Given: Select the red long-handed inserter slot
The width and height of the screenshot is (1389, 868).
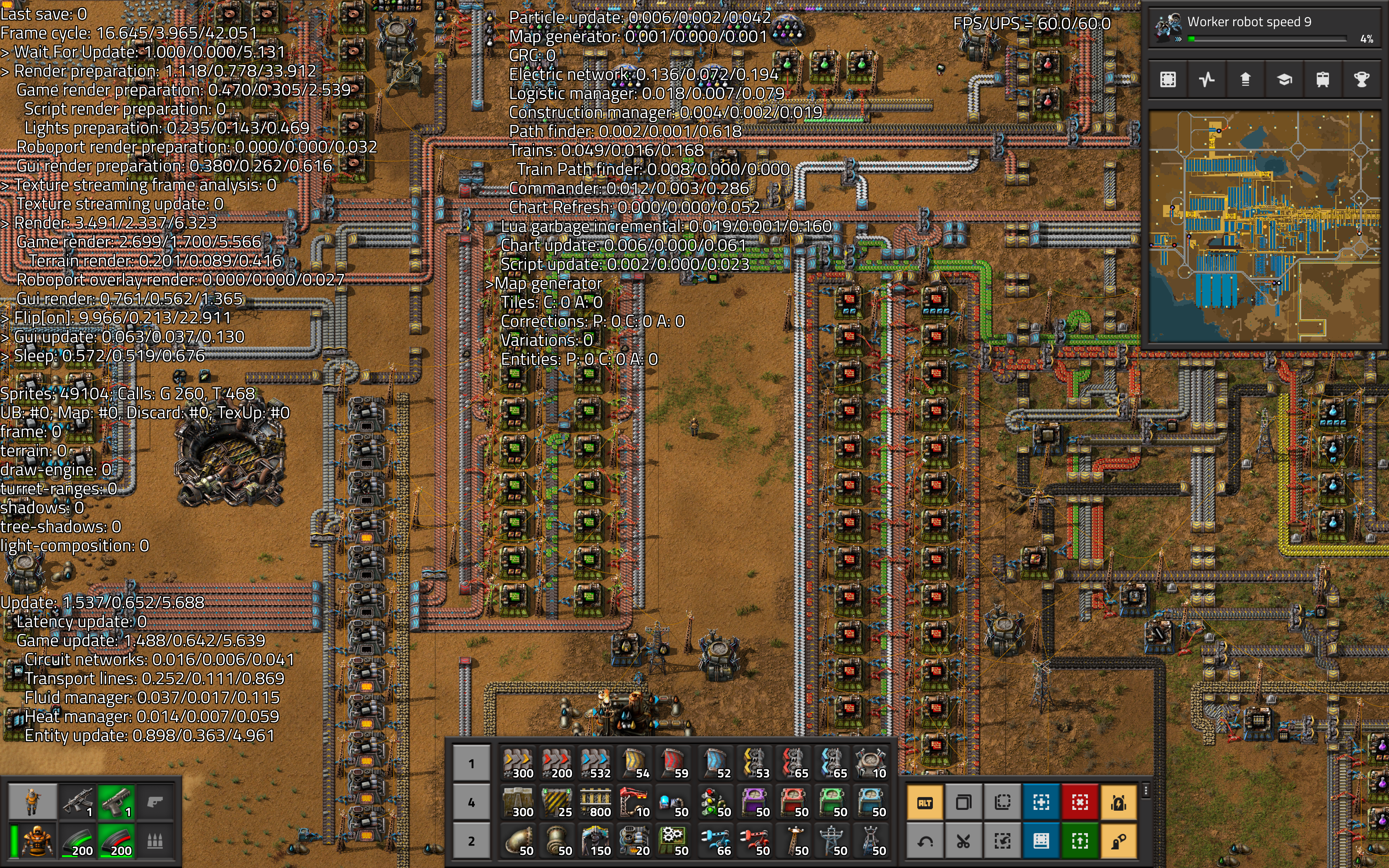Looking at the screenshot, I should 754,841.
